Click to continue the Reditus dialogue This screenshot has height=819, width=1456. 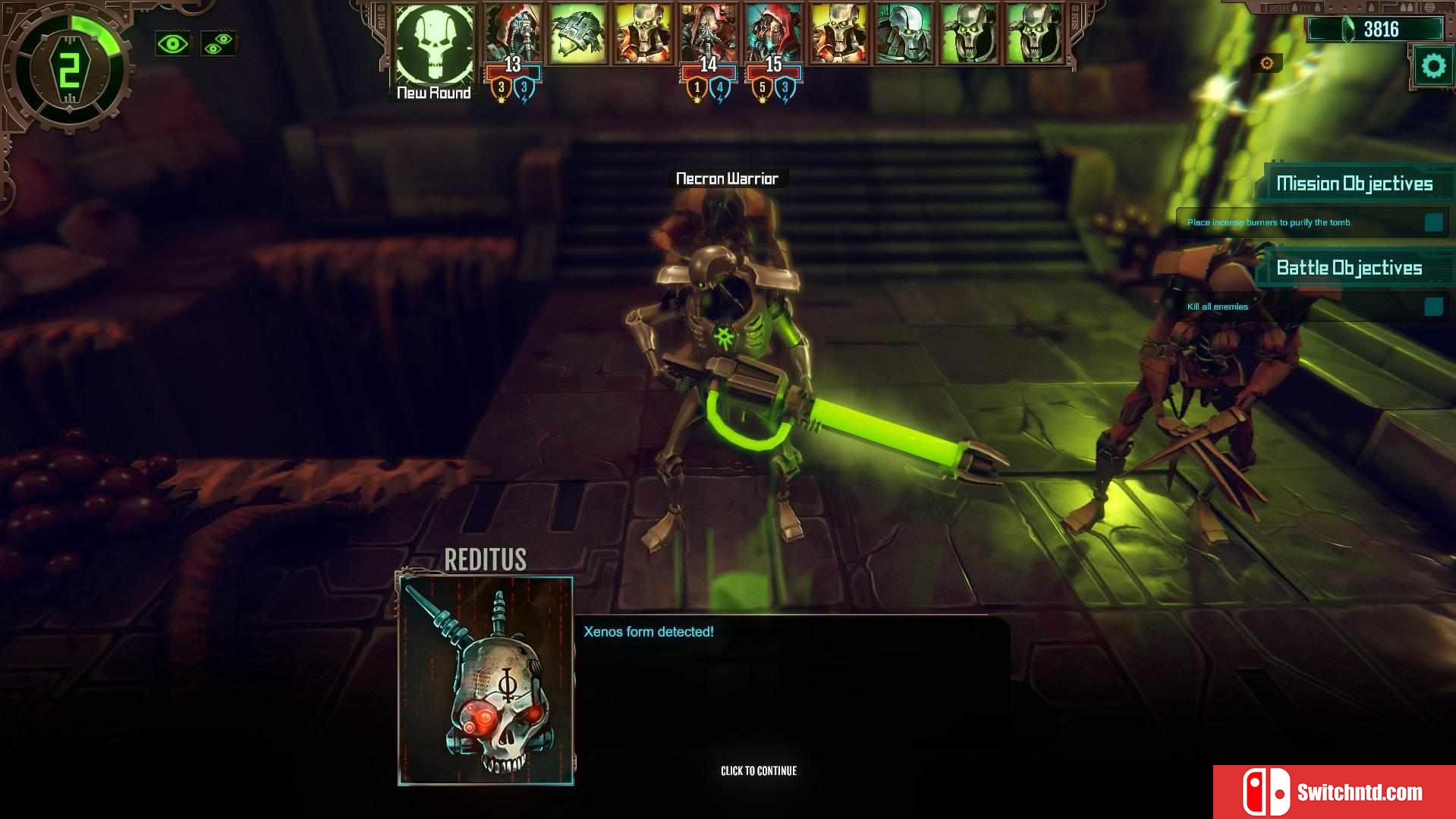(758, 770)
